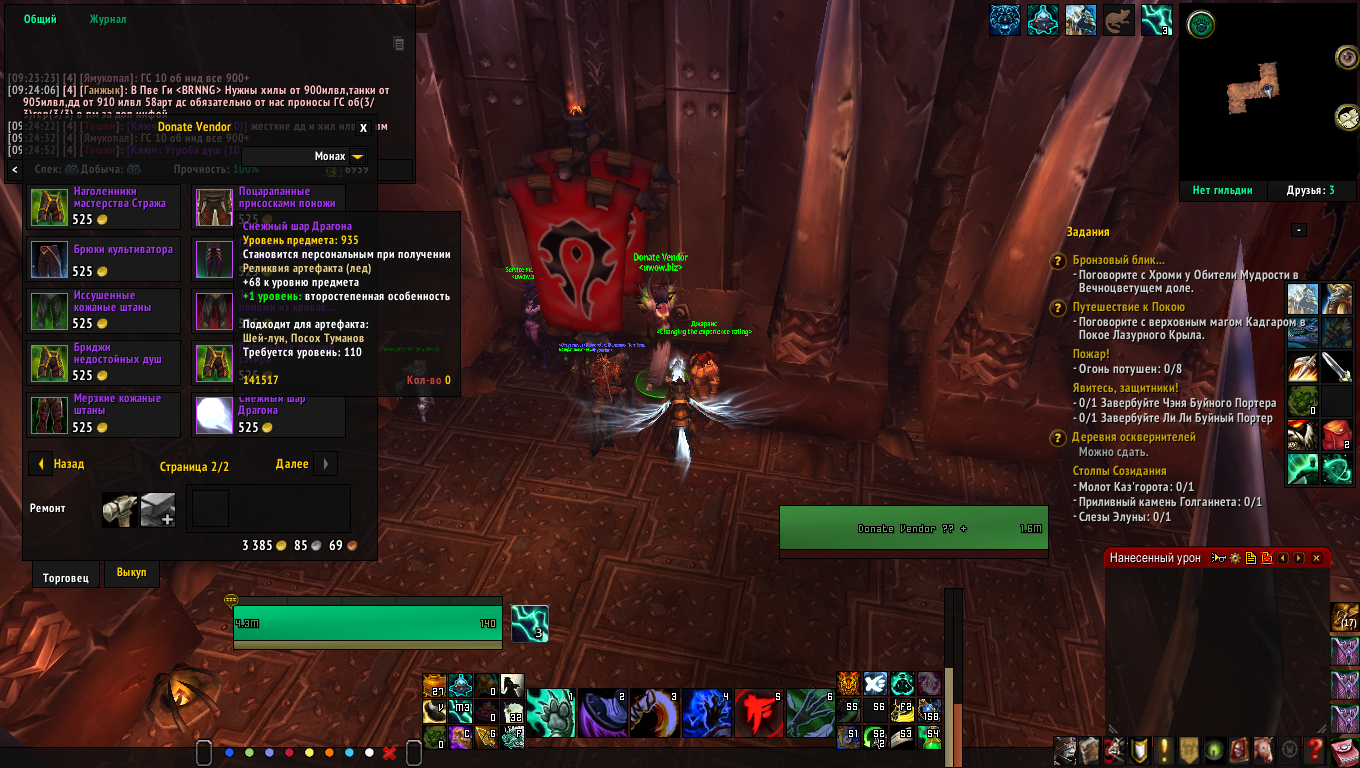Repair all items with anvil button
This screenshot has width=1360, height=768.
(158, 509)
